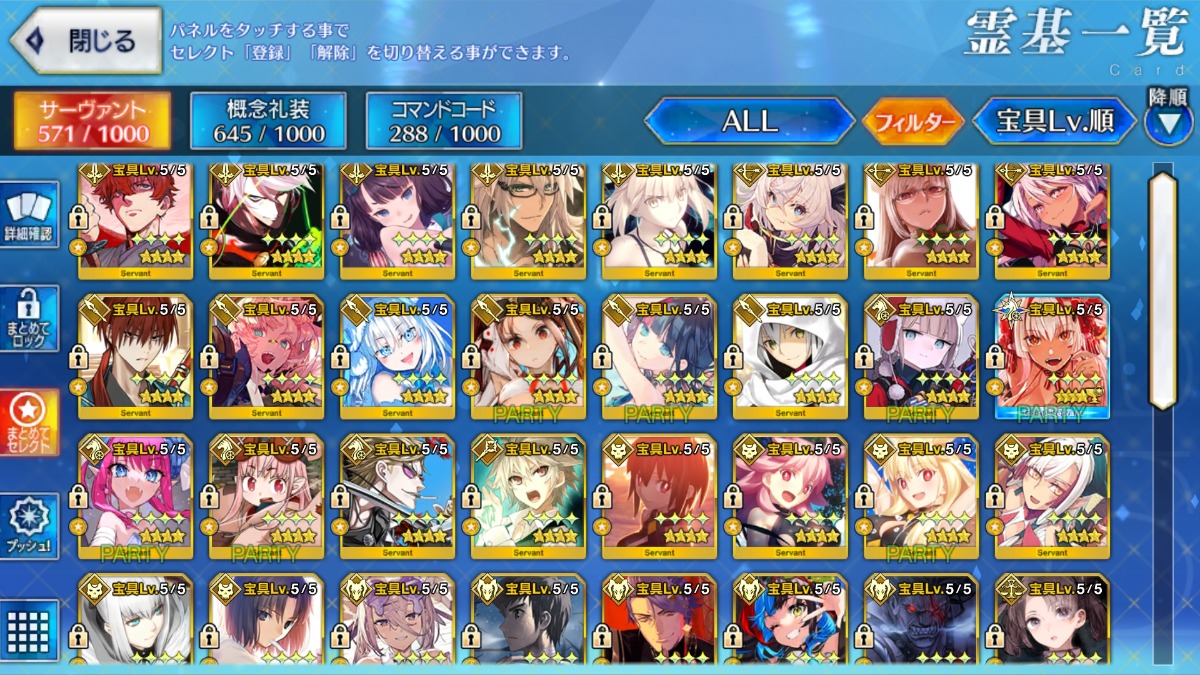The image size is (1200, 675).
Task: Change grid layout with the grid icon
Action: click(x=28, y=630)
